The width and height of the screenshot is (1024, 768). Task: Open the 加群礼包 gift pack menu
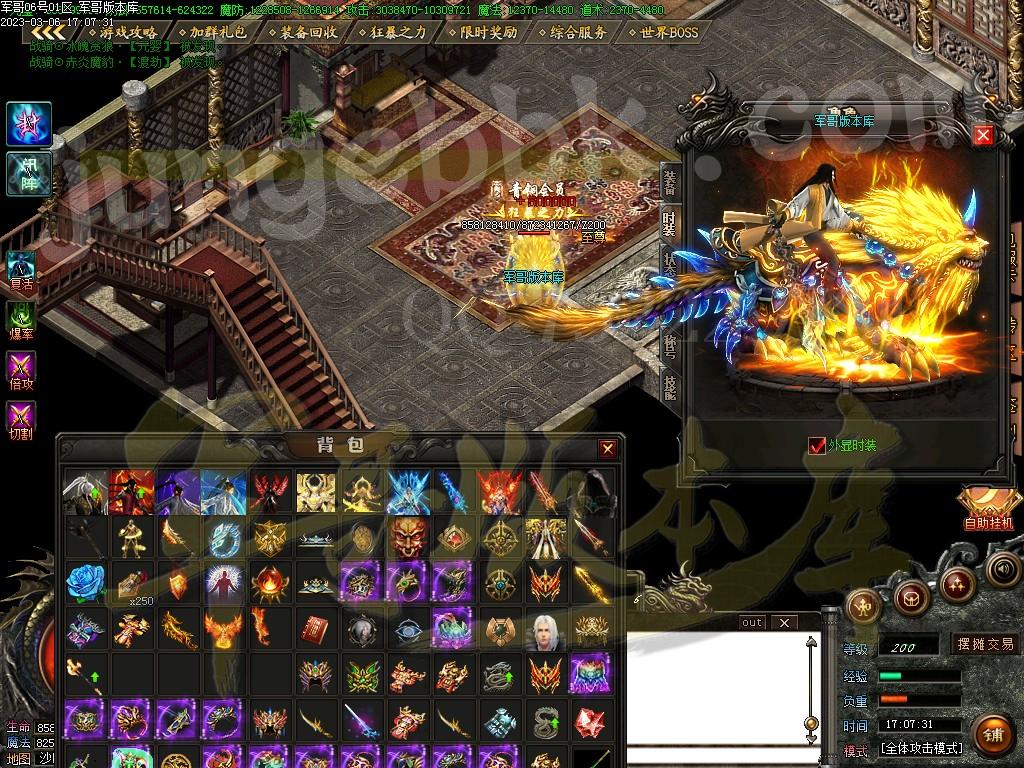click(x=210, y=32)
